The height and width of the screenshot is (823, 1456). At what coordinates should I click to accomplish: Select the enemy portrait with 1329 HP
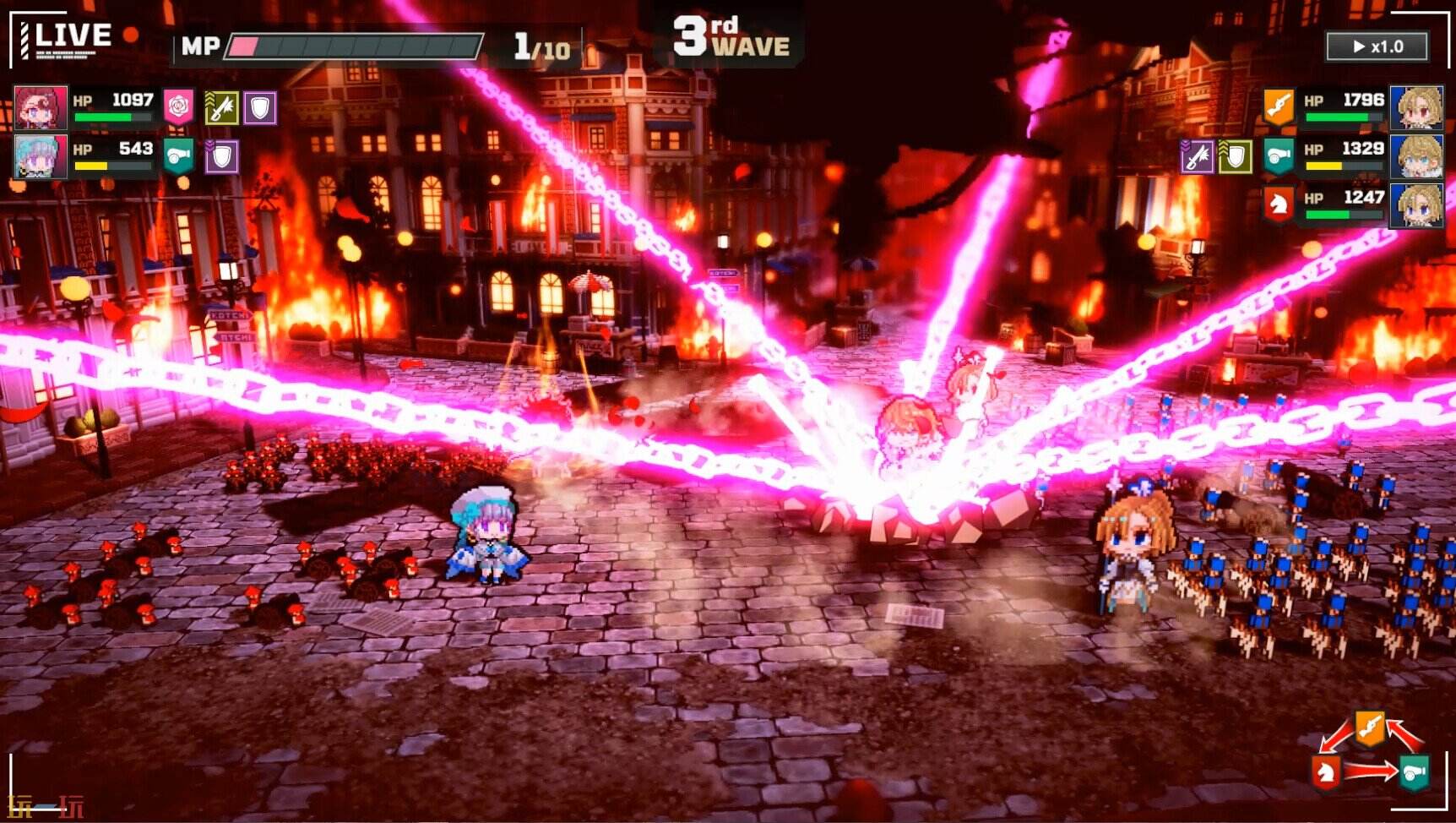(x=1415, y=156)
